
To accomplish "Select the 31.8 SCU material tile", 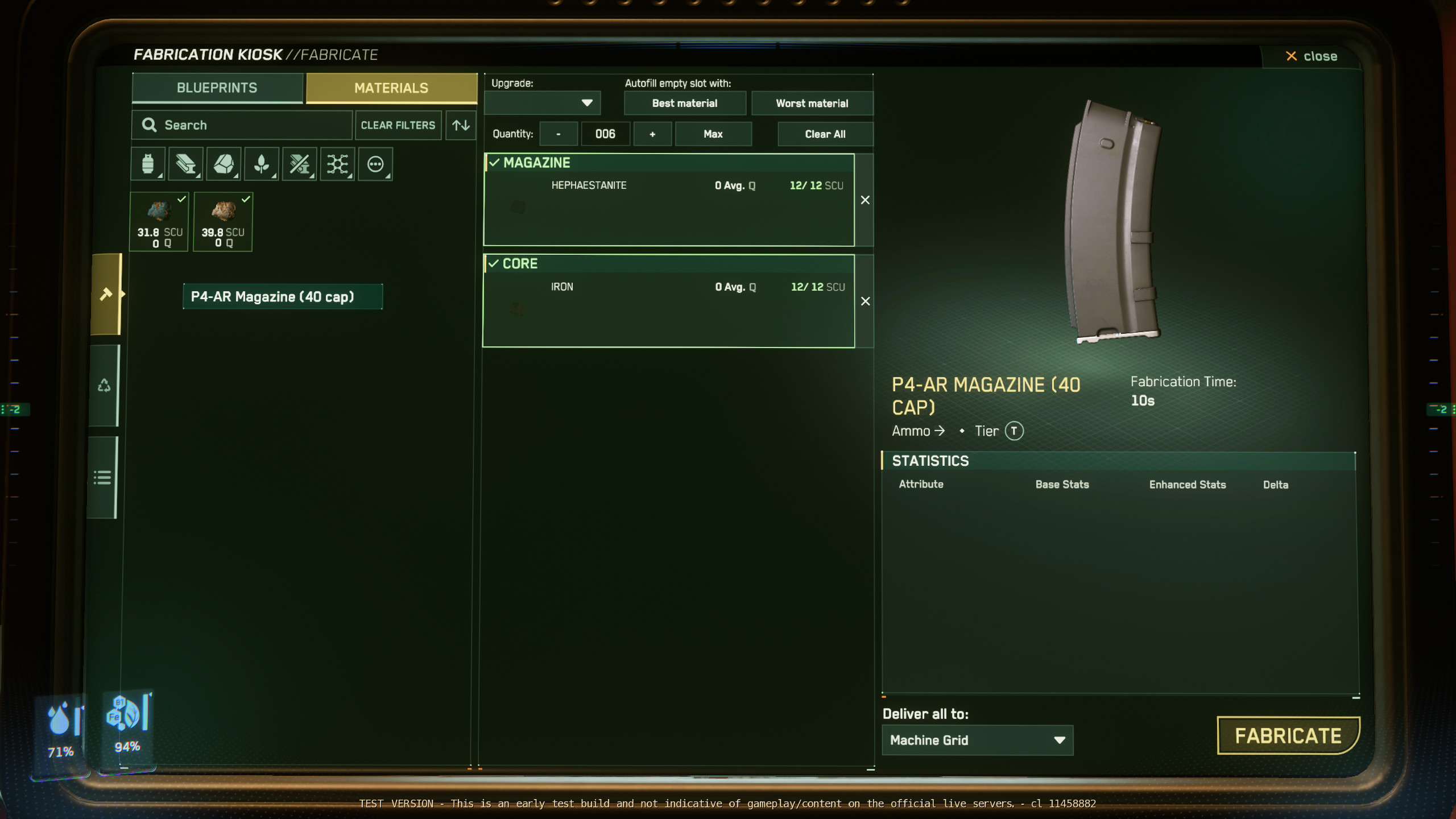I will (159, 222).
